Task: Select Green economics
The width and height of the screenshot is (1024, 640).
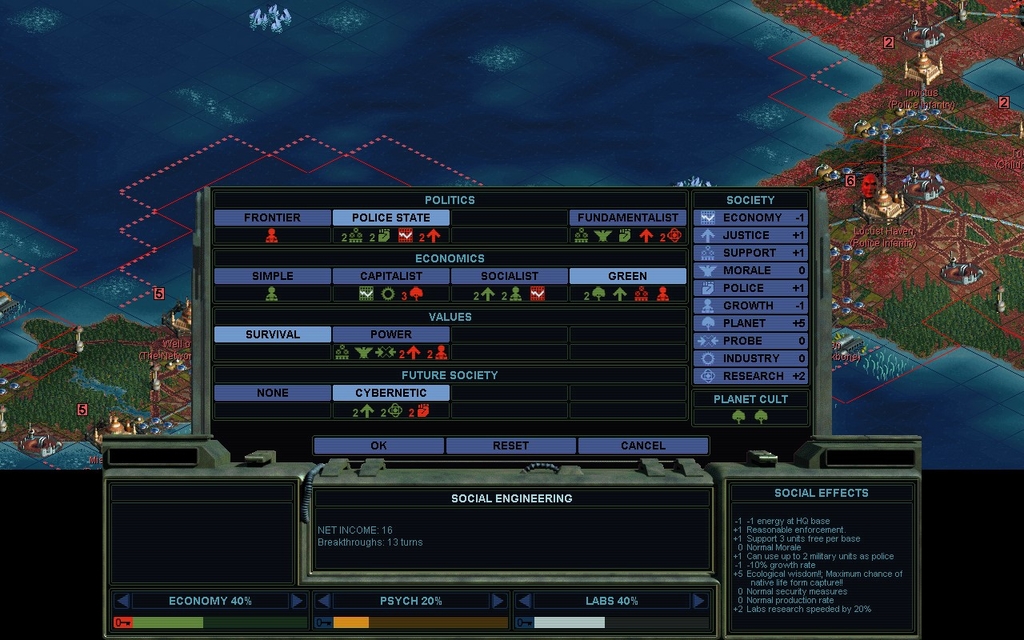Action: [627, 276]
